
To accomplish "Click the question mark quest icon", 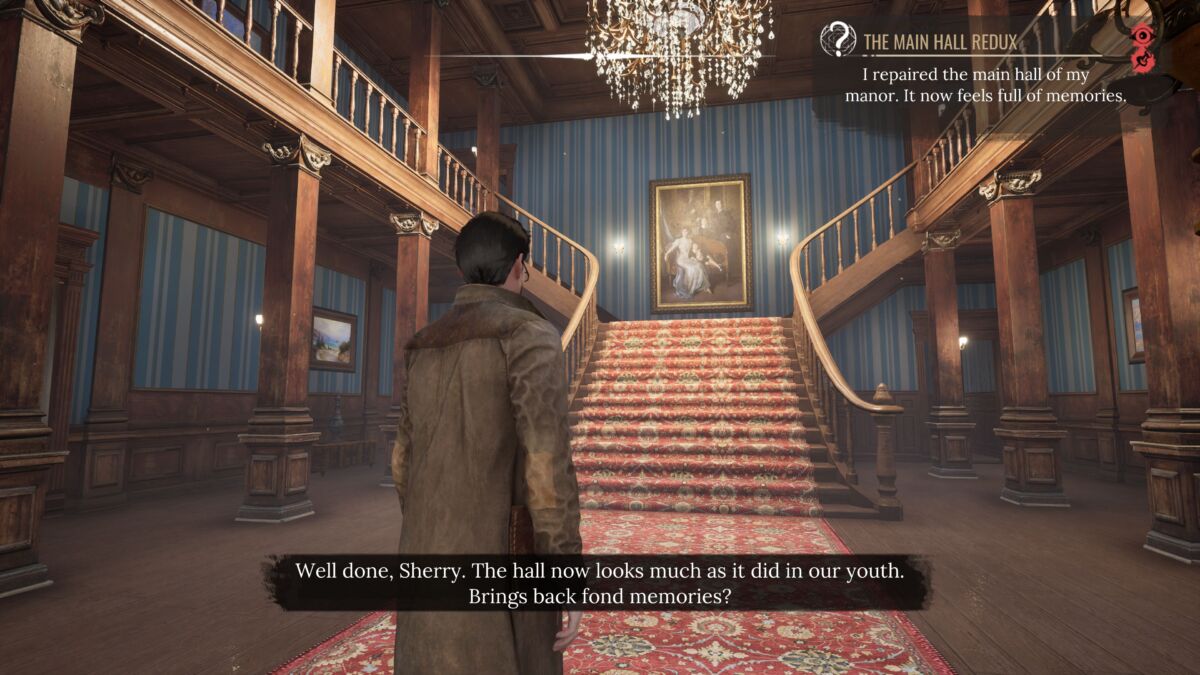I will click(838, 40).
